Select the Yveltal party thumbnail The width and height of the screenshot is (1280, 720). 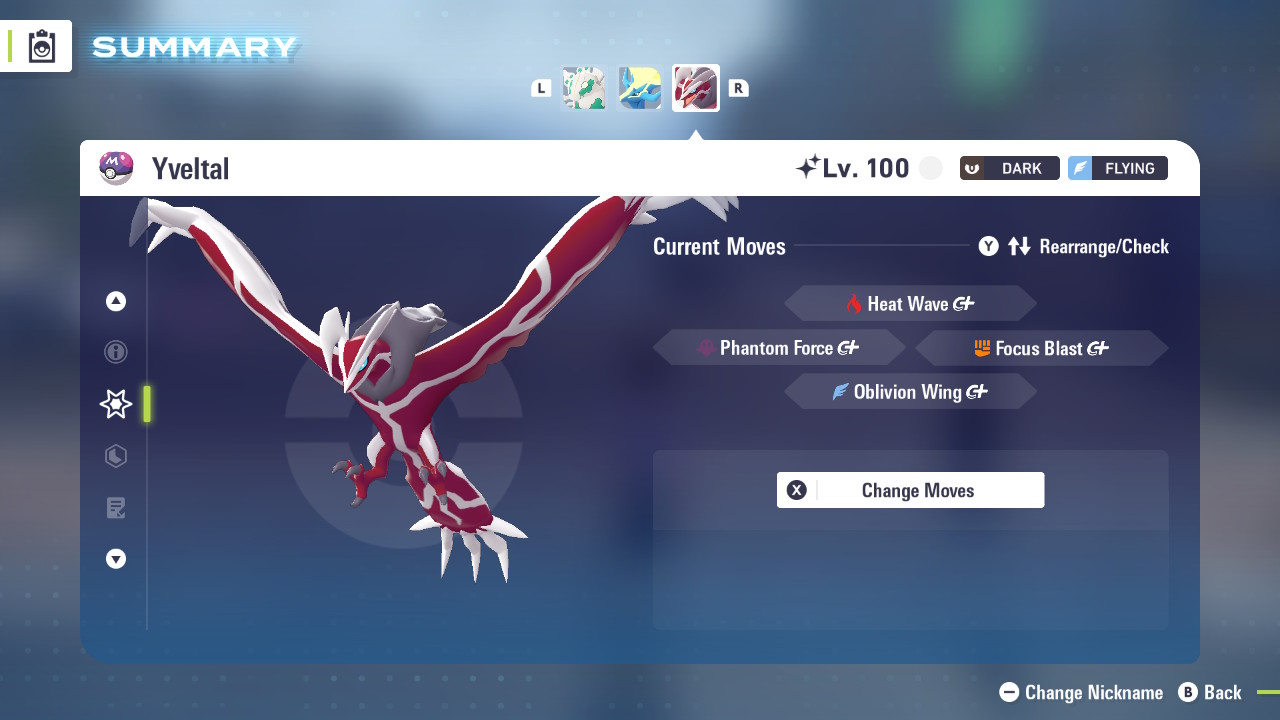[x=696, y=88]
